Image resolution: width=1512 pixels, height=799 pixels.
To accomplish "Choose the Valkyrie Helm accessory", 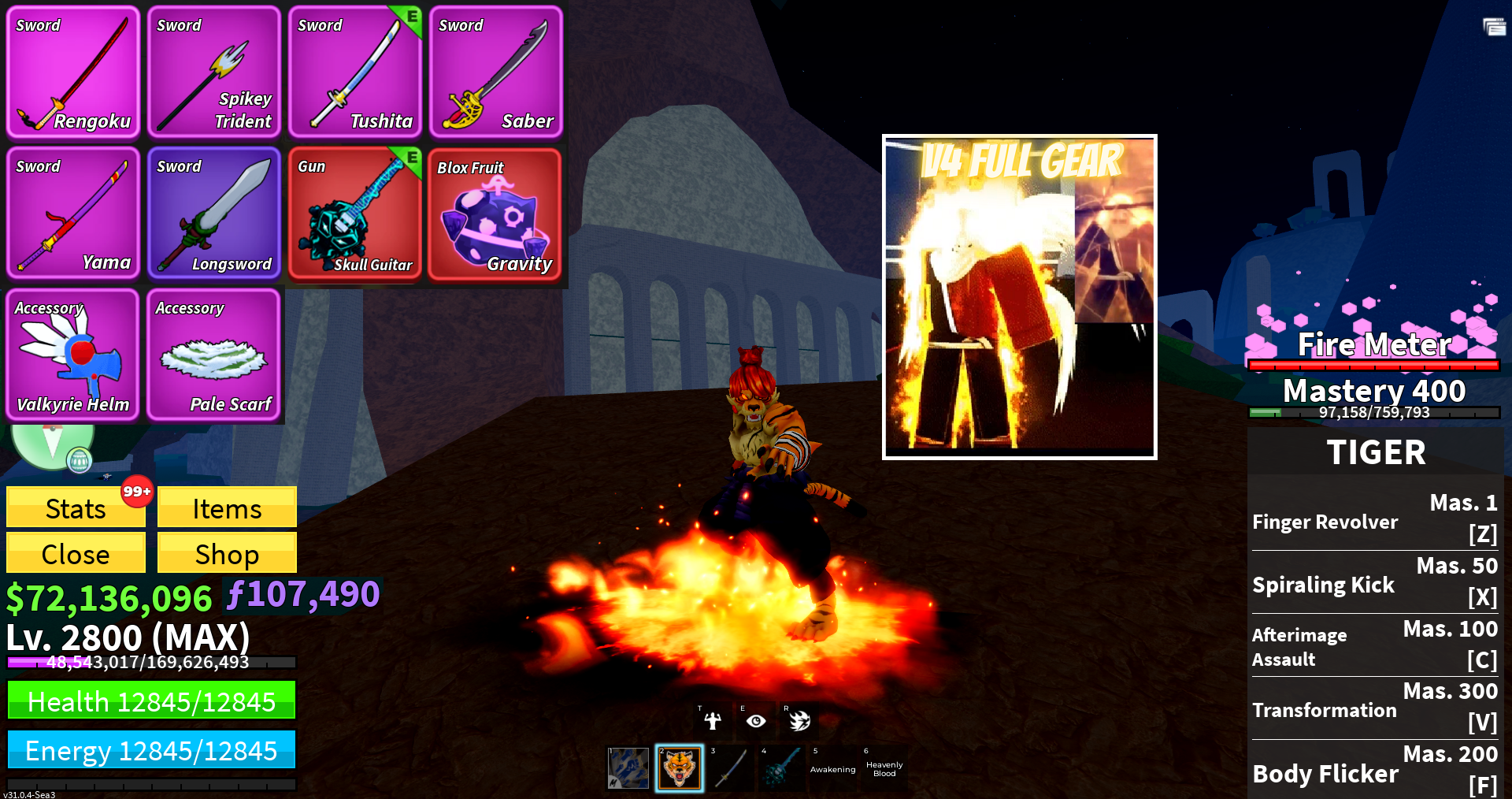I will click(x=73, y=355).
